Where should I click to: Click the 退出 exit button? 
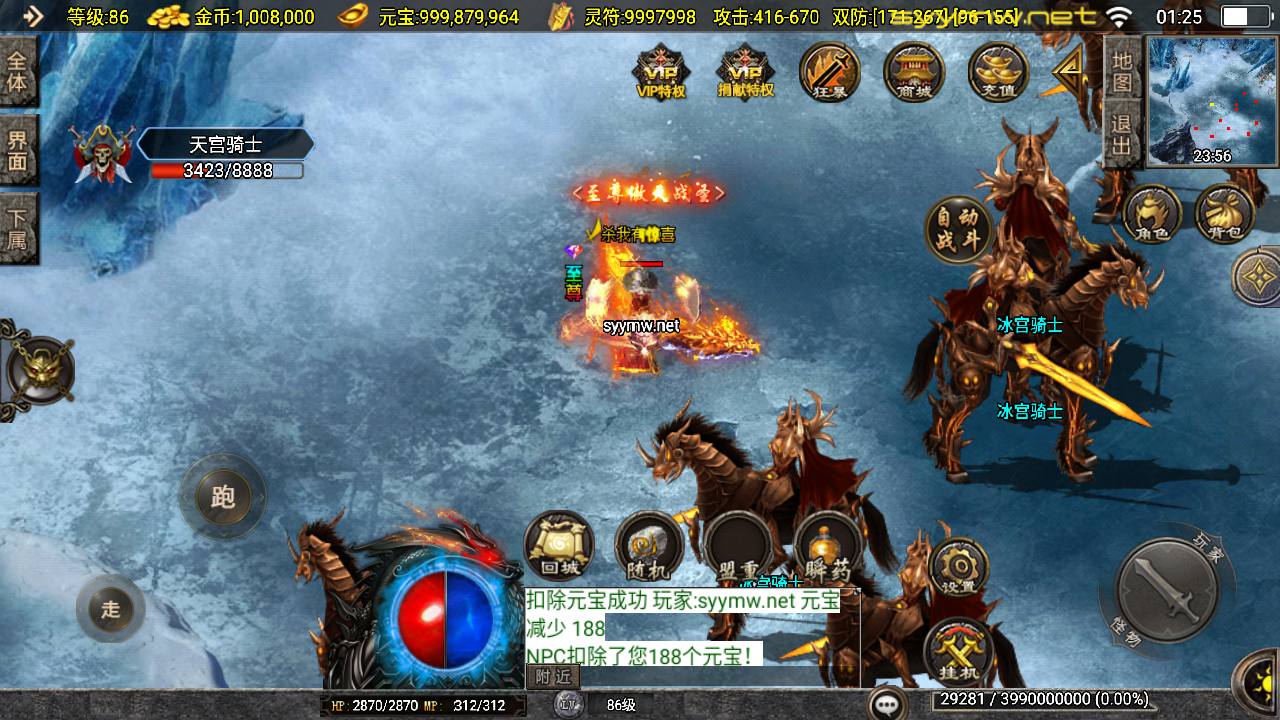click(1122, 135)
